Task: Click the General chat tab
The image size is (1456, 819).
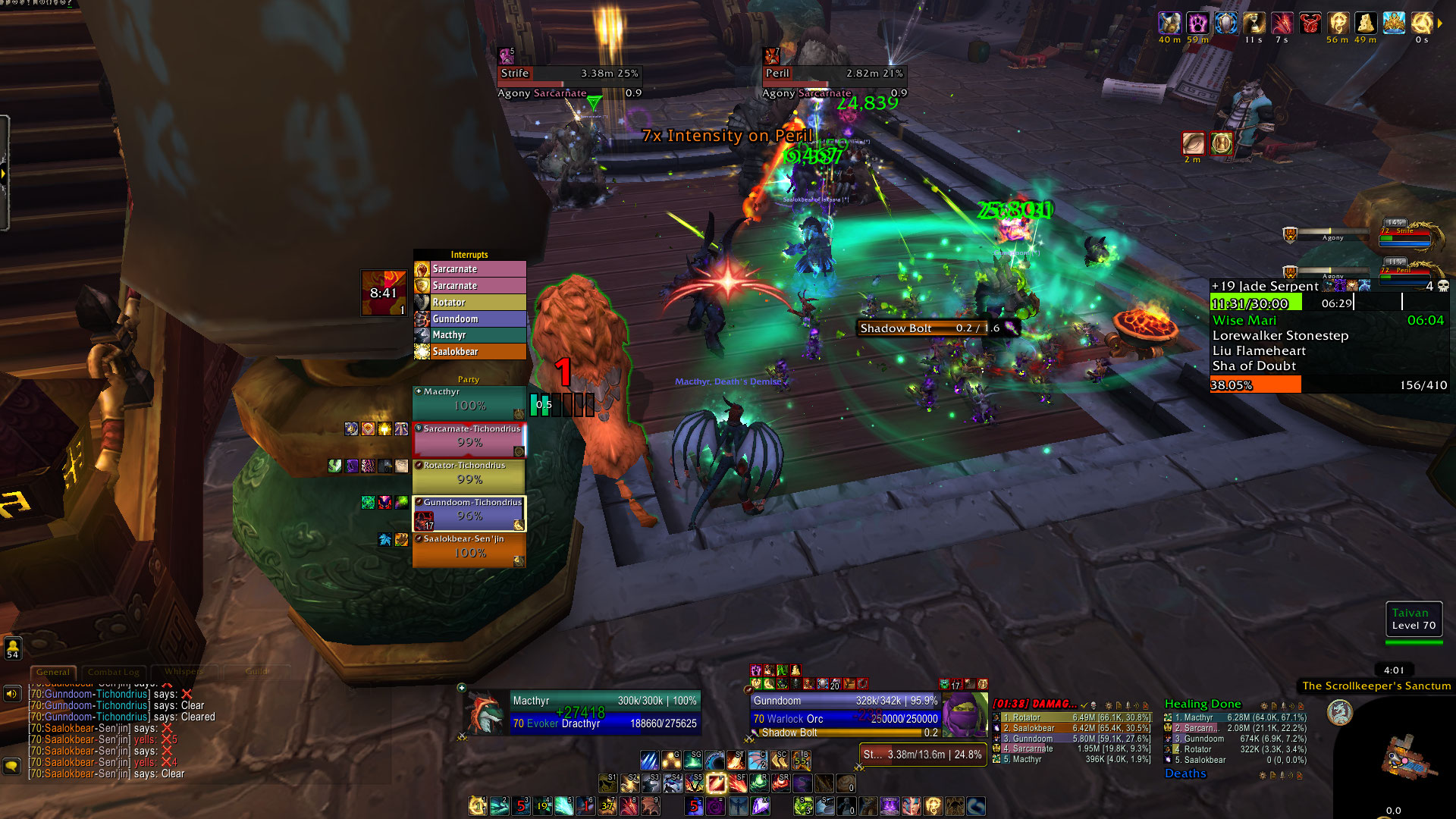Action: (x=53, y=672)
